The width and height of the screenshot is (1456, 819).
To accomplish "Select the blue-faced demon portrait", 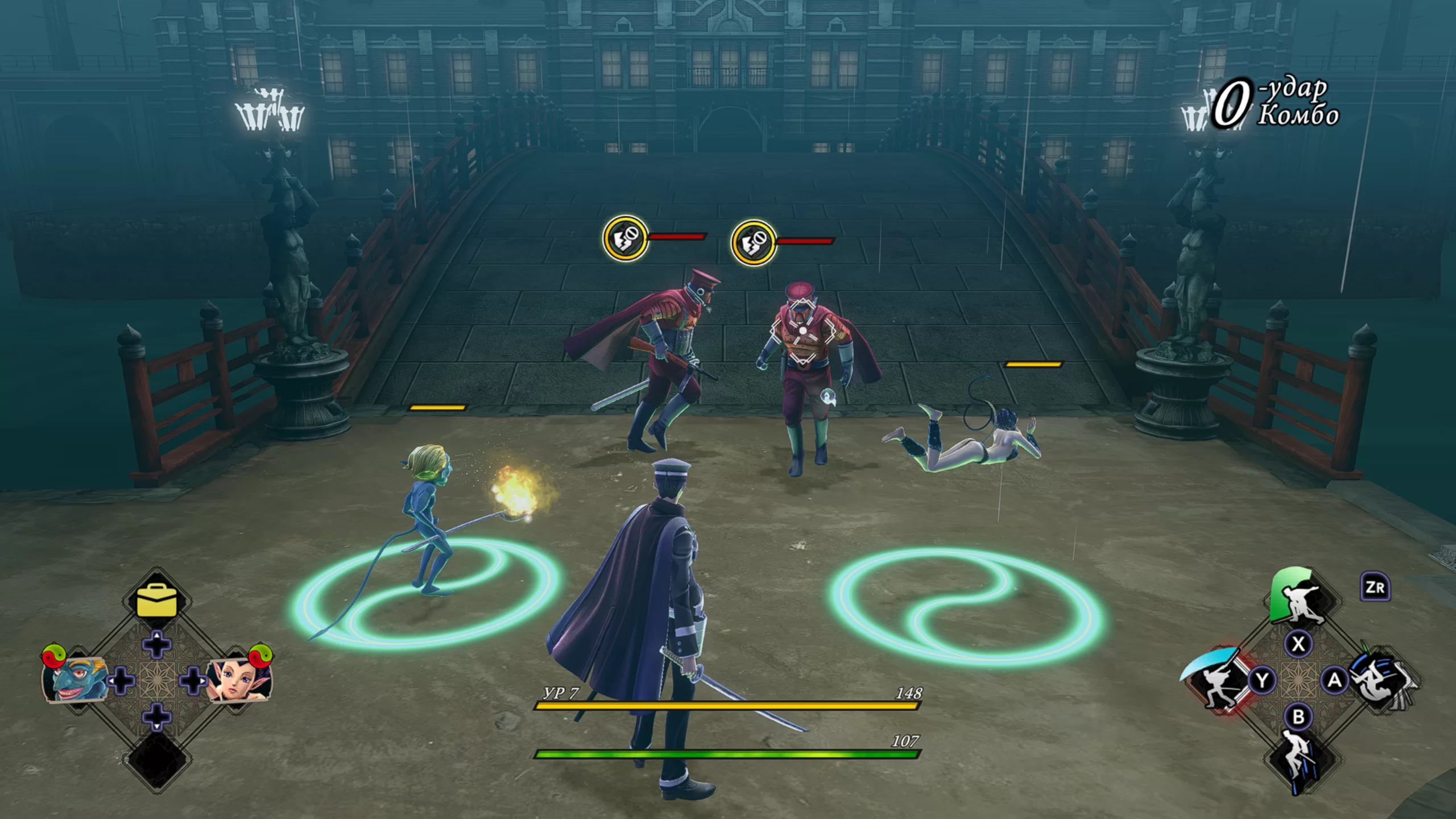I will 75,679.
